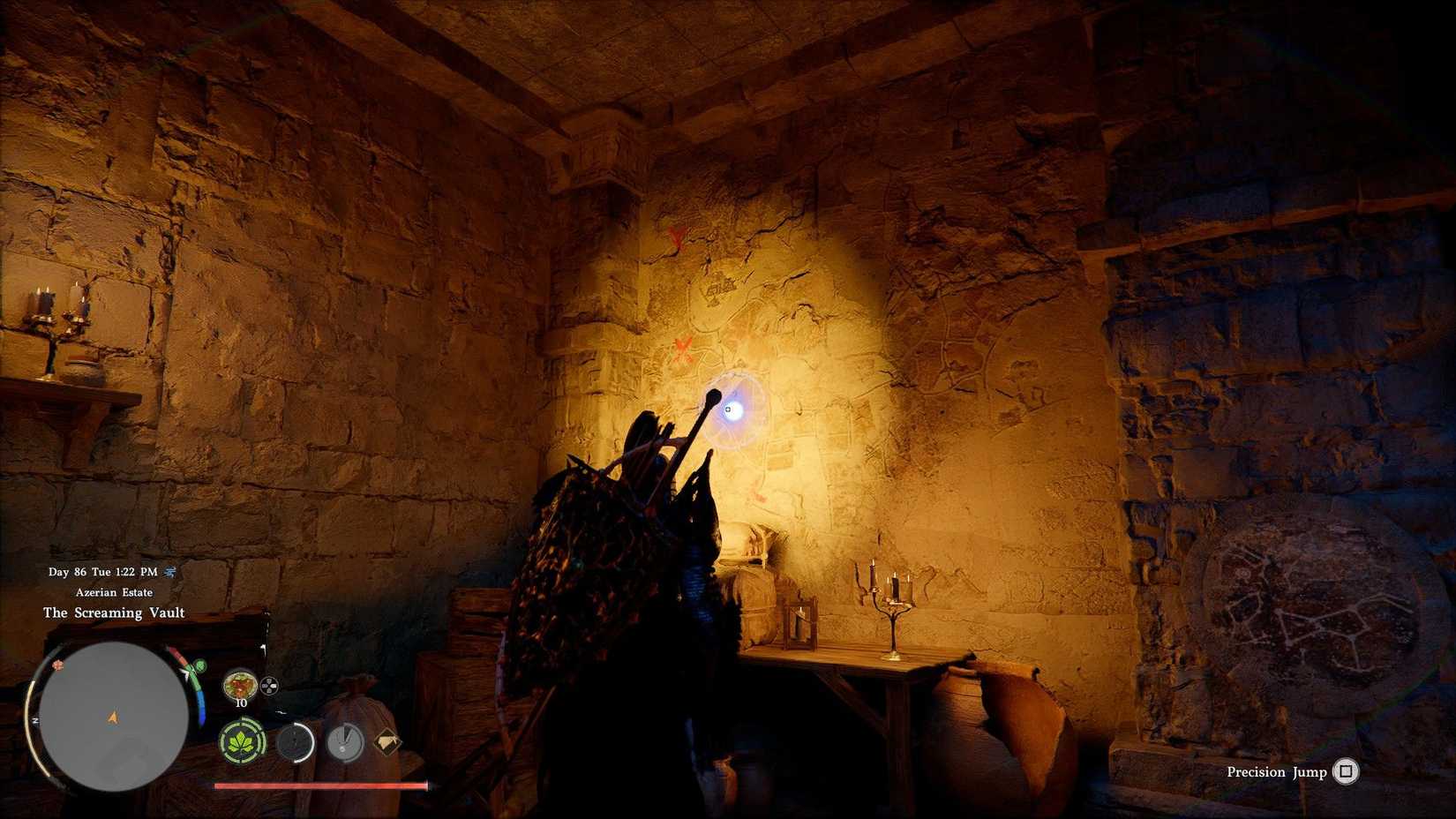Click the green marker on the minimap edge

tap(200, 665)
